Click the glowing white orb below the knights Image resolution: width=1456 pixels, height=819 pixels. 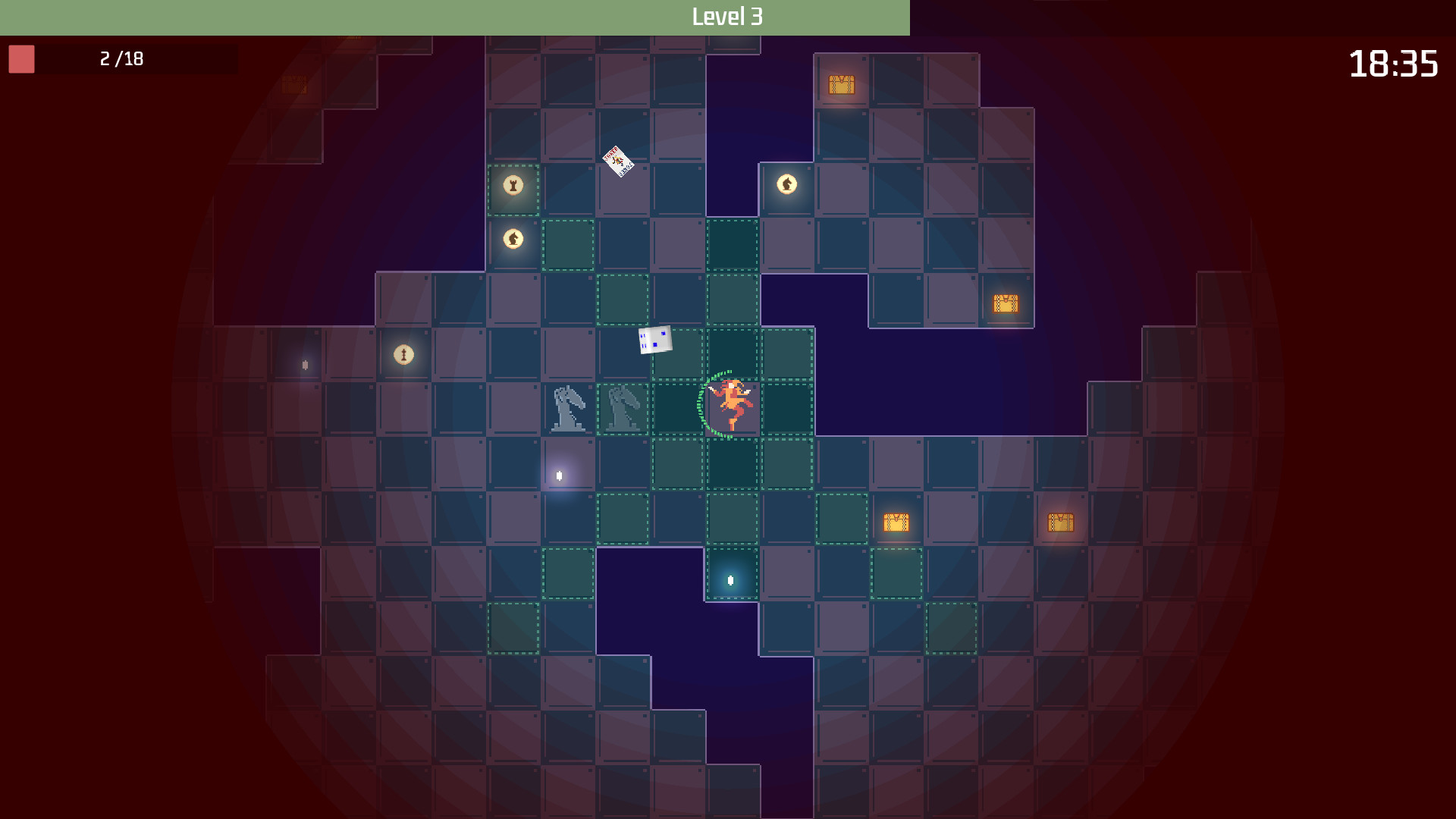[559, 475]
